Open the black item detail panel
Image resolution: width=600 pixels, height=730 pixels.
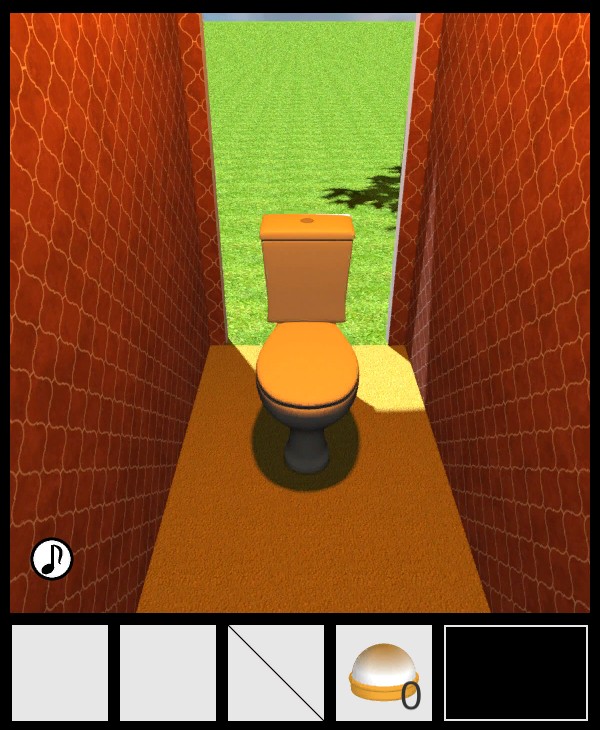click(516, 672)
